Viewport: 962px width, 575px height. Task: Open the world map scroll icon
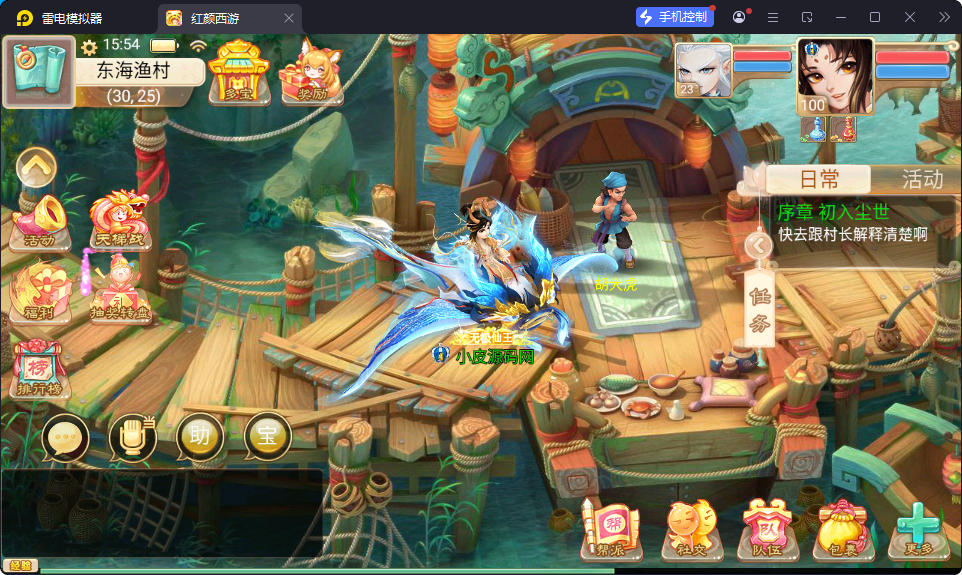click(x=39, y=71)
